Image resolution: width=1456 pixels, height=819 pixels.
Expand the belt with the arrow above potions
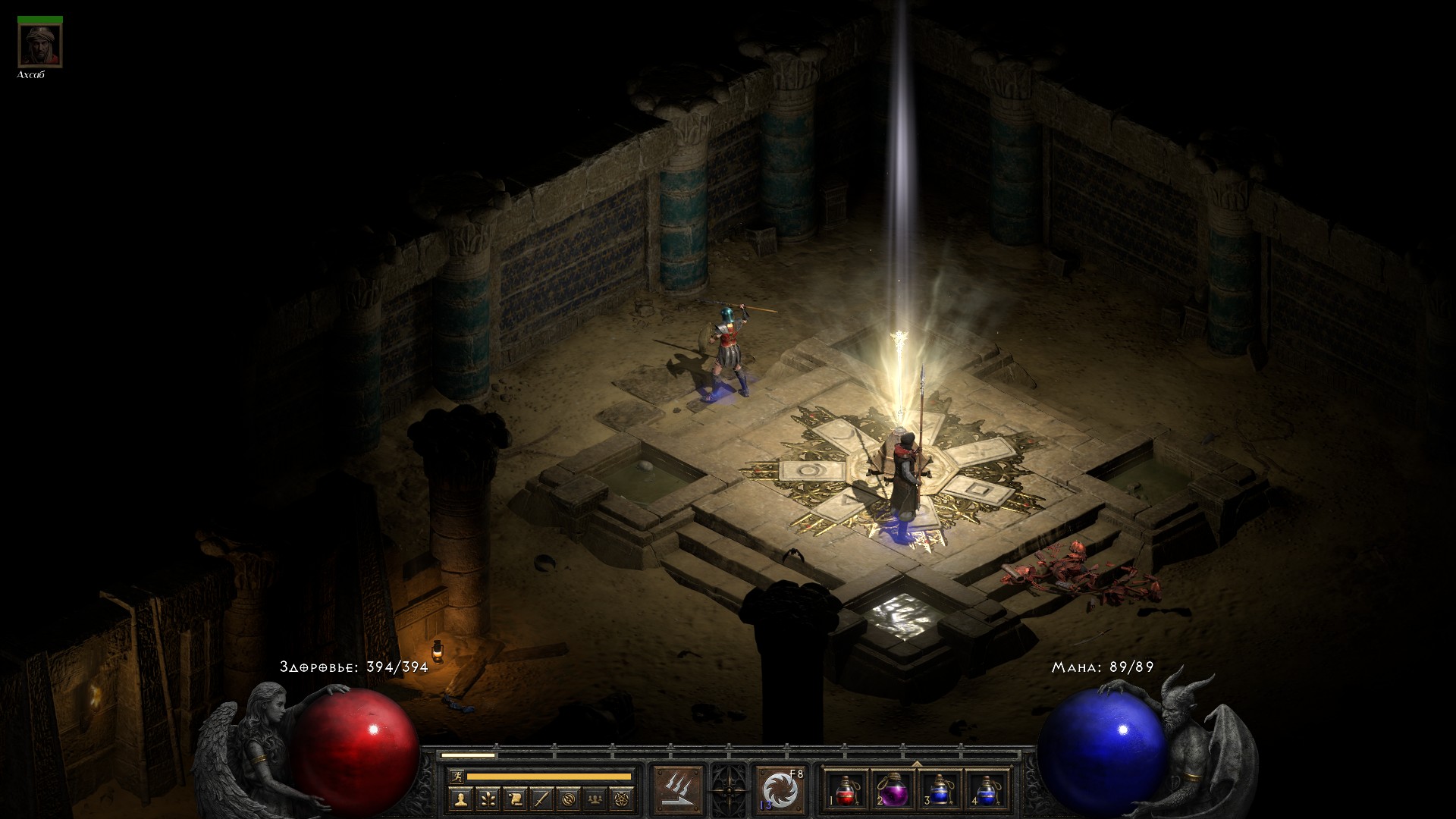916,764
